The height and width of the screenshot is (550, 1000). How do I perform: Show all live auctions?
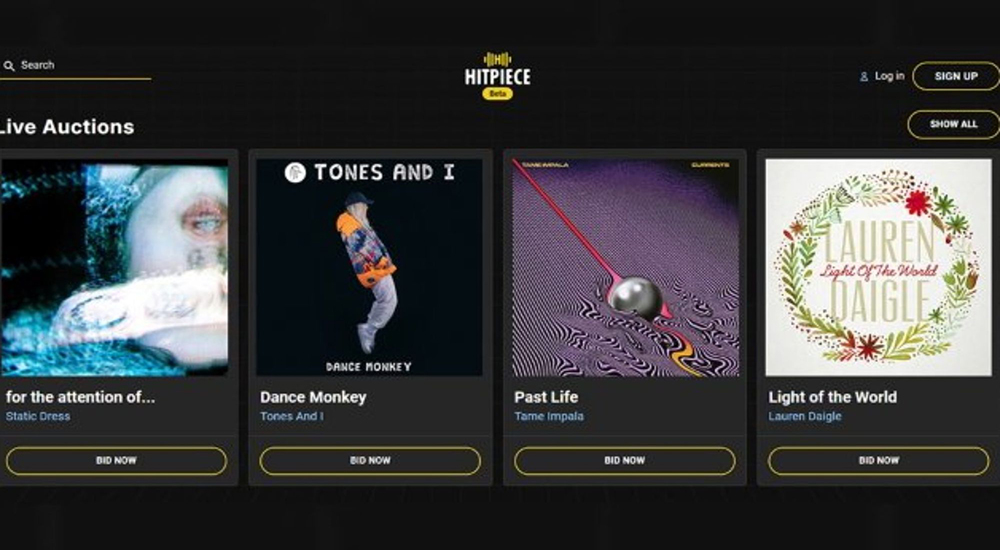click(953, 124)
